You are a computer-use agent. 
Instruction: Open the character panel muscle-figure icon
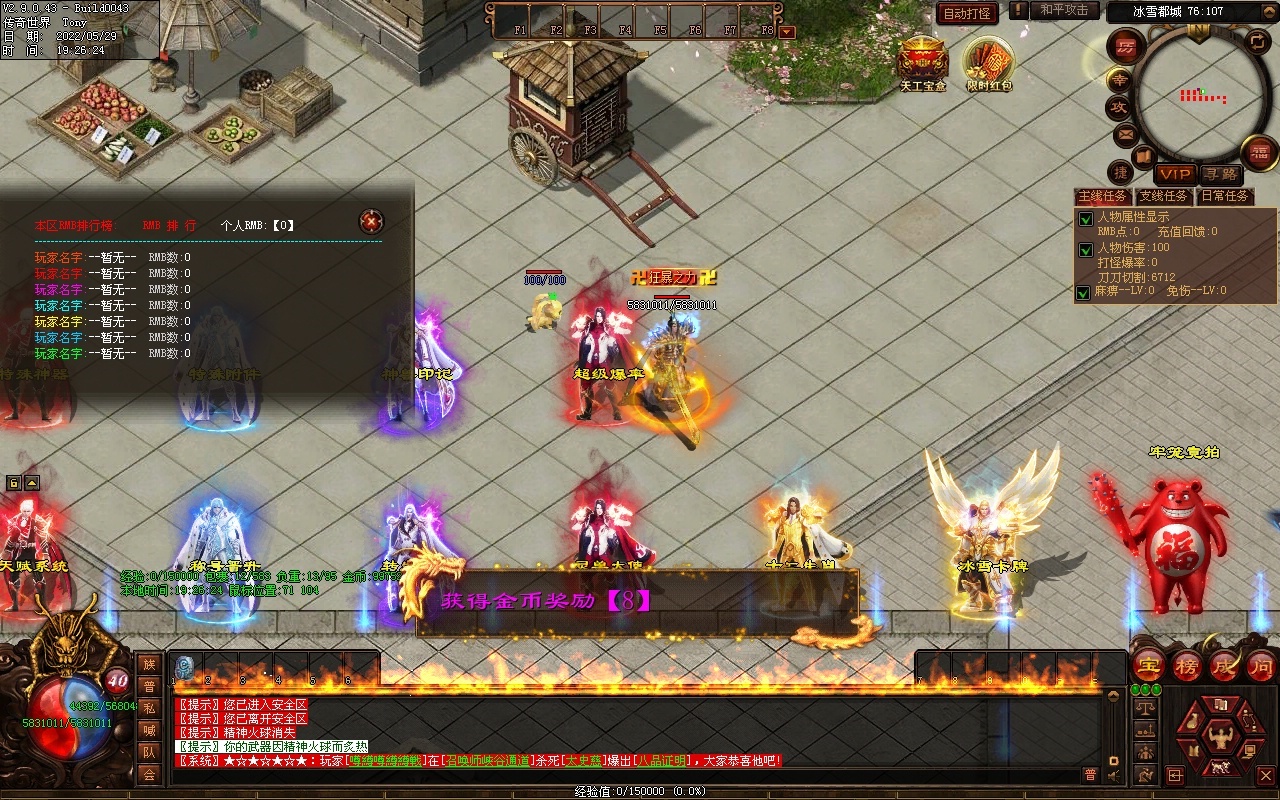pos(1219,738)
